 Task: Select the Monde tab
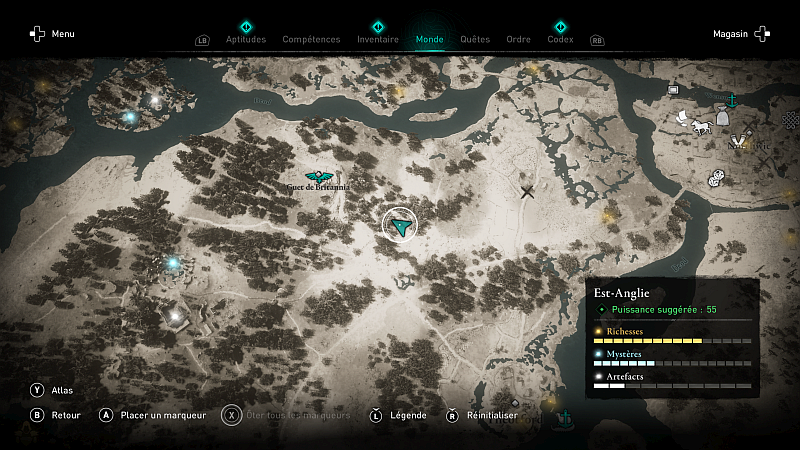click(429, 40)
